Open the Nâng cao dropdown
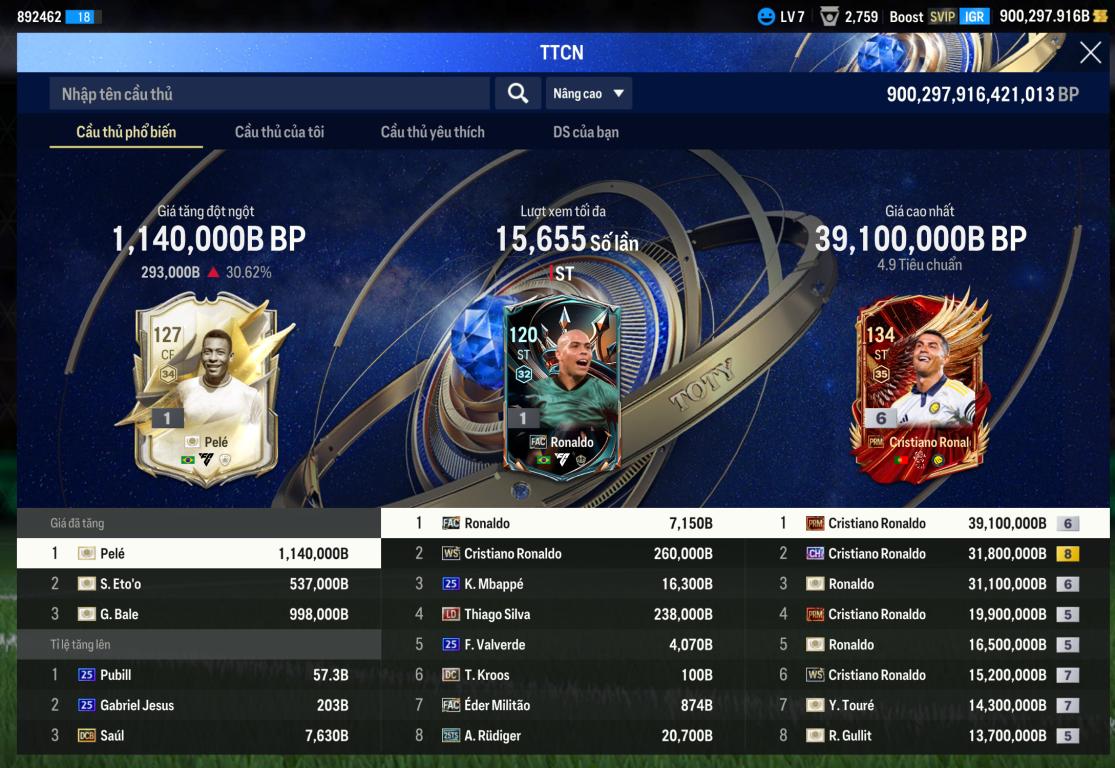 (x=589, y=94)
